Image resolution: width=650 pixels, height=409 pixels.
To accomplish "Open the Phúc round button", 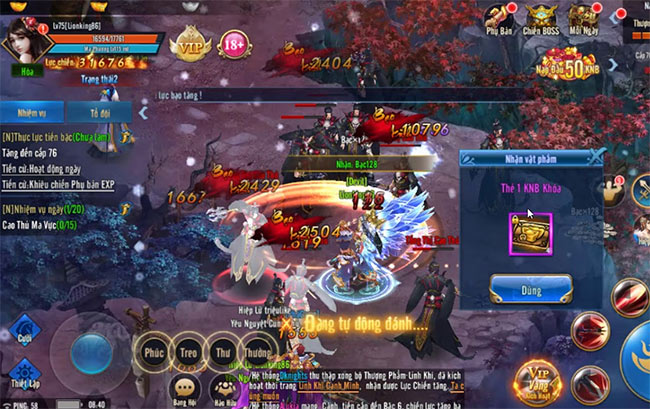I will 153,353.
